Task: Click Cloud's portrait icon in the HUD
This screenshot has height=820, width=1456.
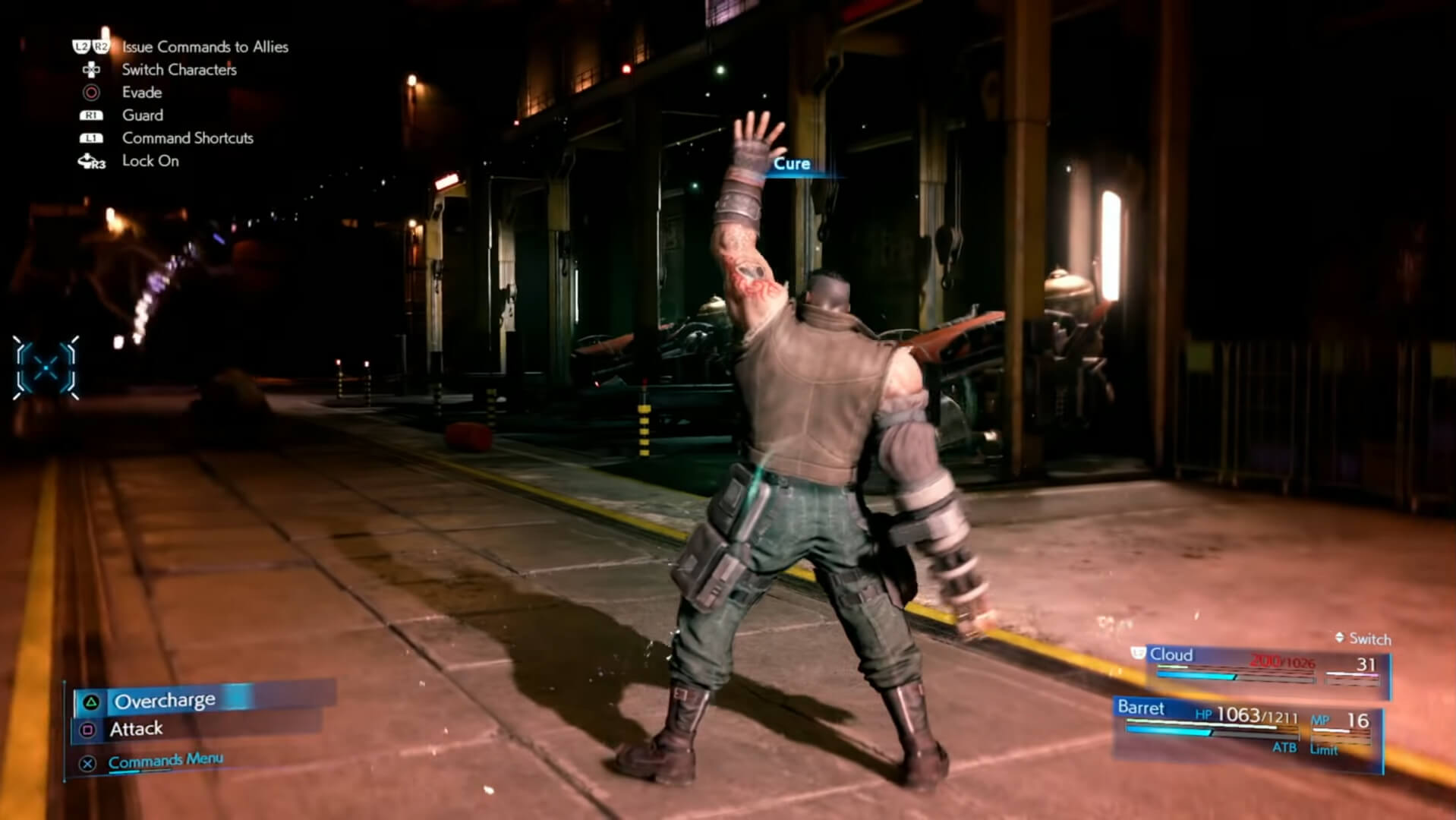Action: pyautogui.click(x=1137, y=653)
